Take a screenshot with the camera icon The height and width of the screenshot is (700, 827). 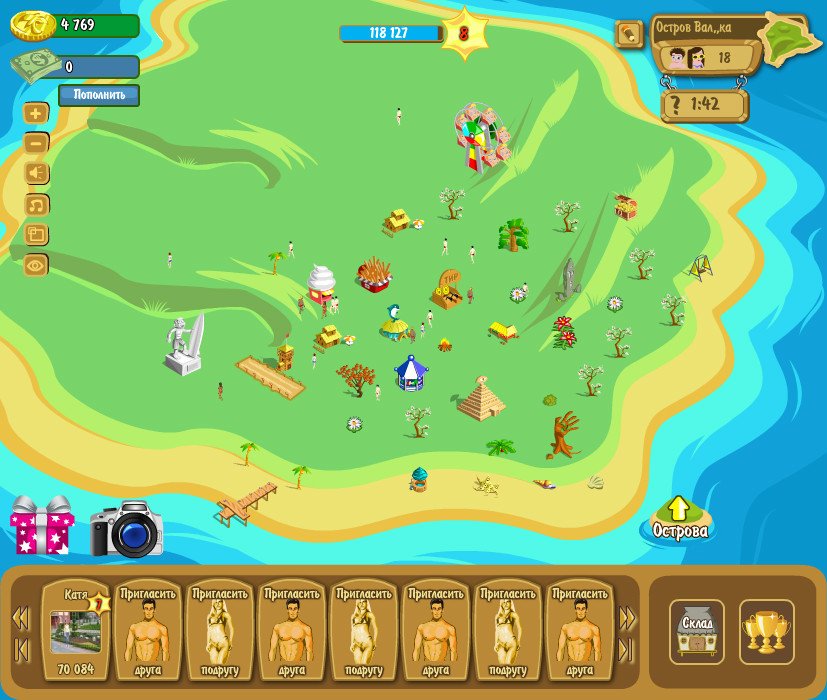126,529
